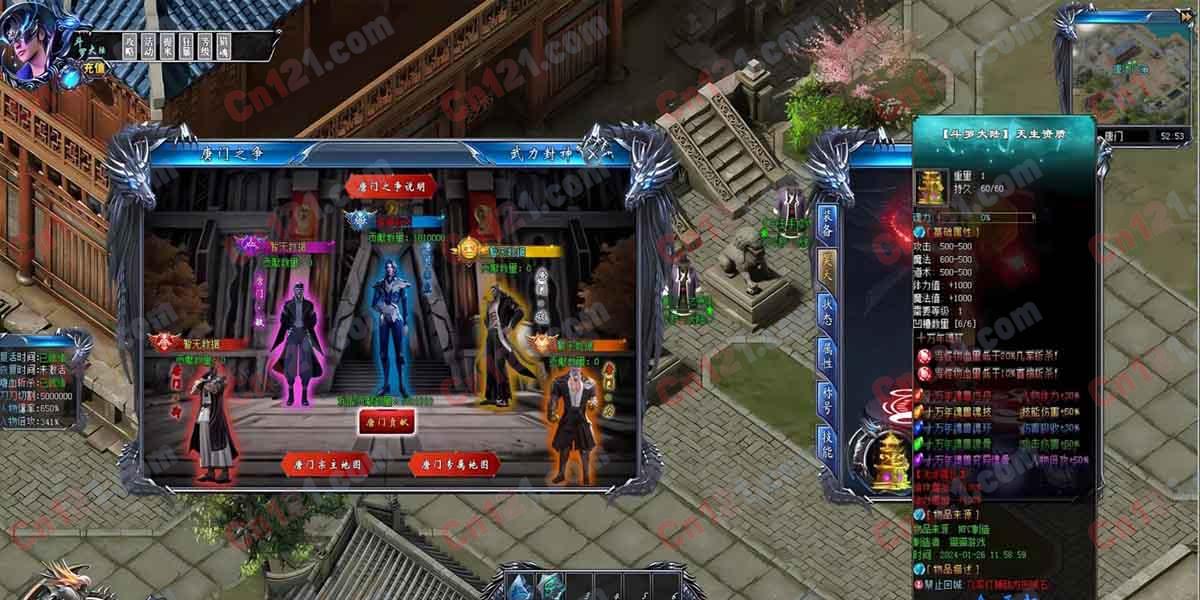
Task: Choose the 唐门专属地图 button
Action: (453, 464)
